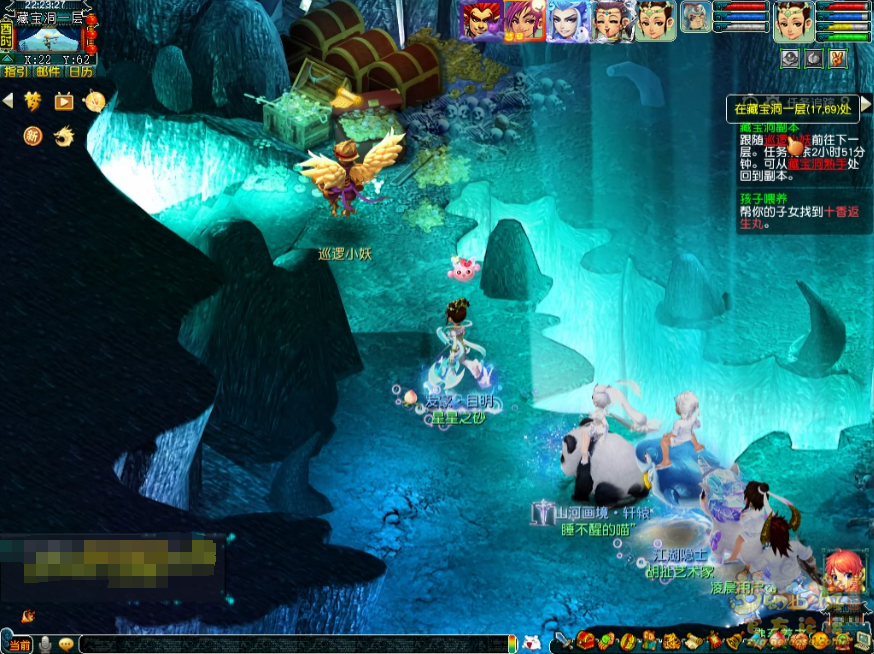Open the golden dragon icon

coord(64,135)
